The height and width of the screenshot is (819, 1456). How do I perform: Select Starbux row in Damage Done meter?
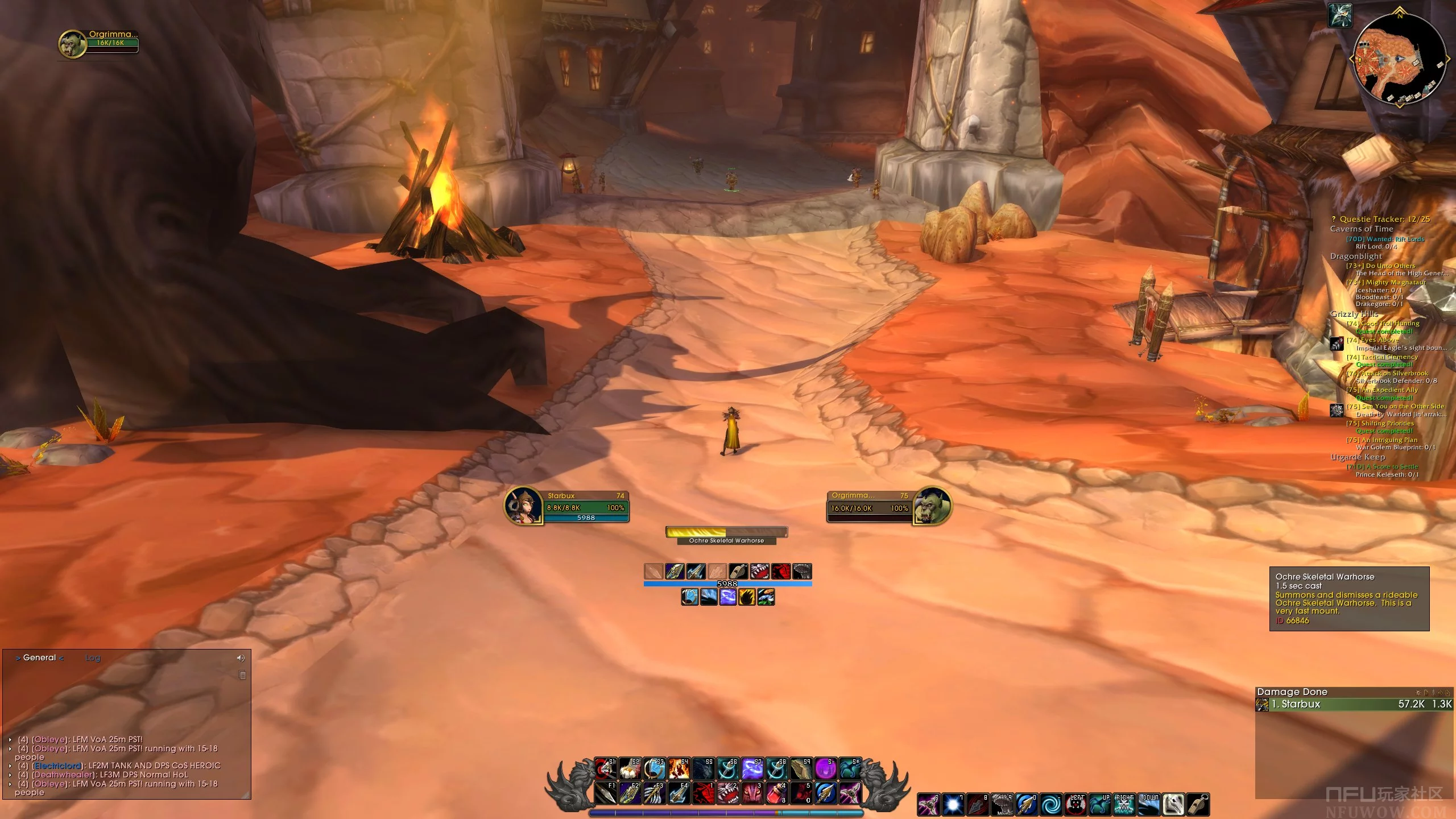(x=1354, y=704)
